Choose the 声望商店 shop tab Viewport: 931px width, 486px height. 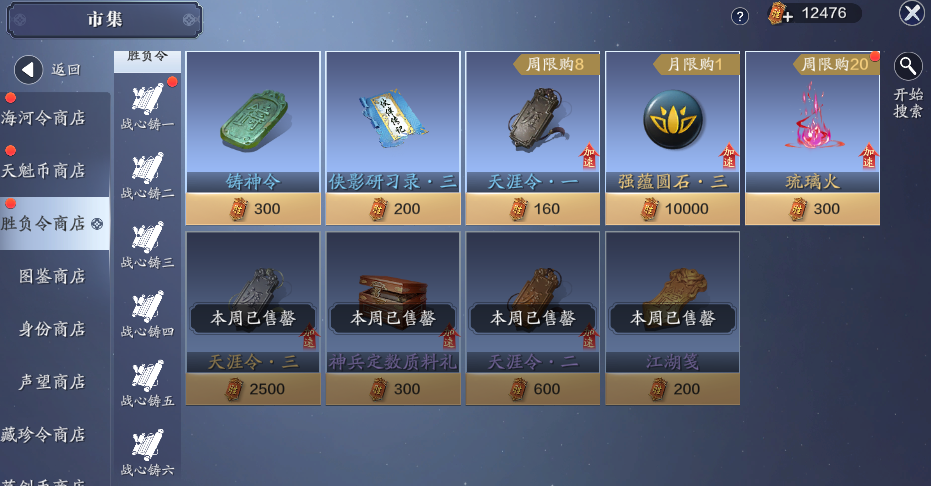tap(52, 382)
